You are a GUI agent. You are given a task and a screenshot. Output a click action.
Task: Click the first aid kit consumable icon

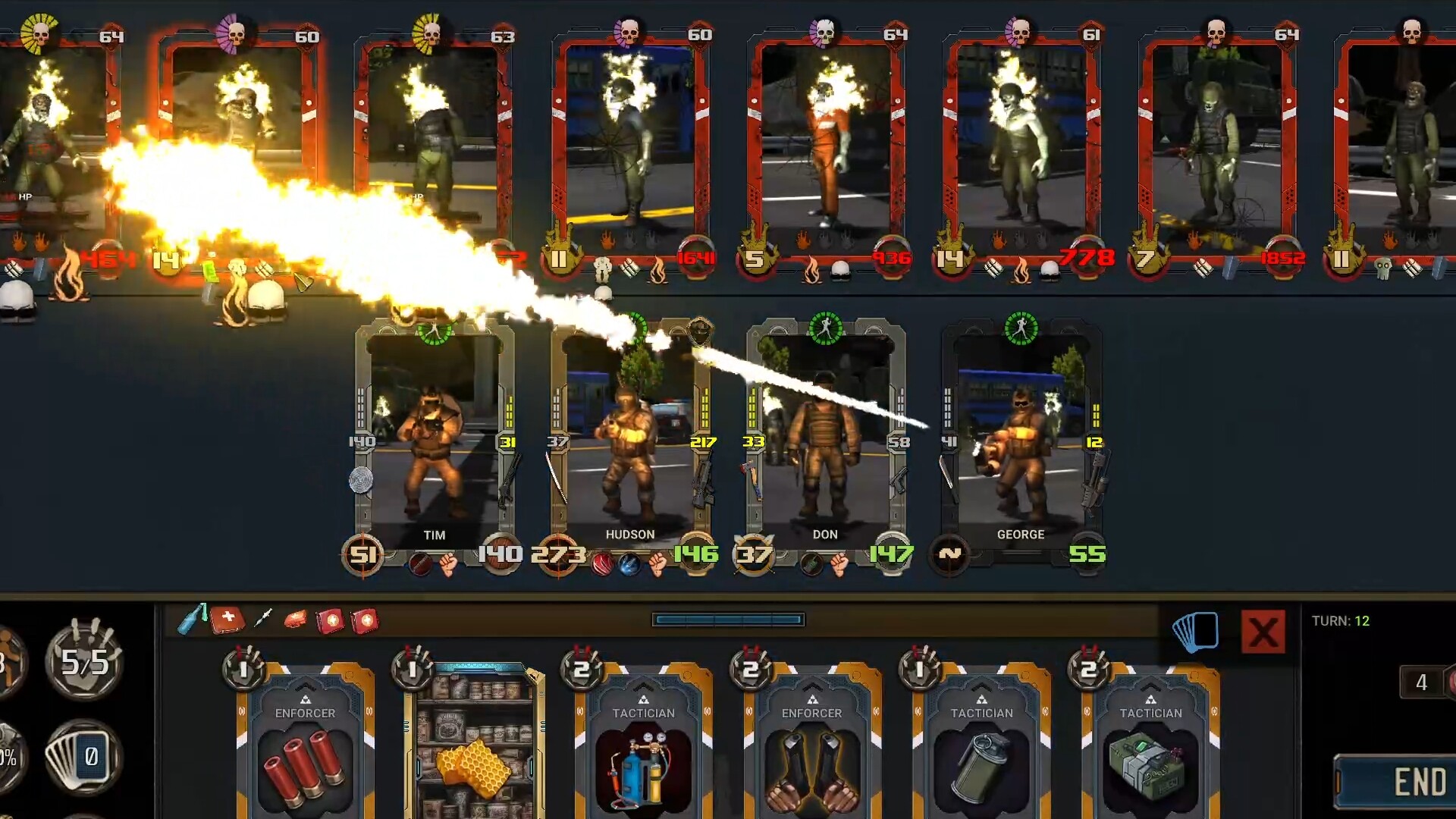(227, 620)
